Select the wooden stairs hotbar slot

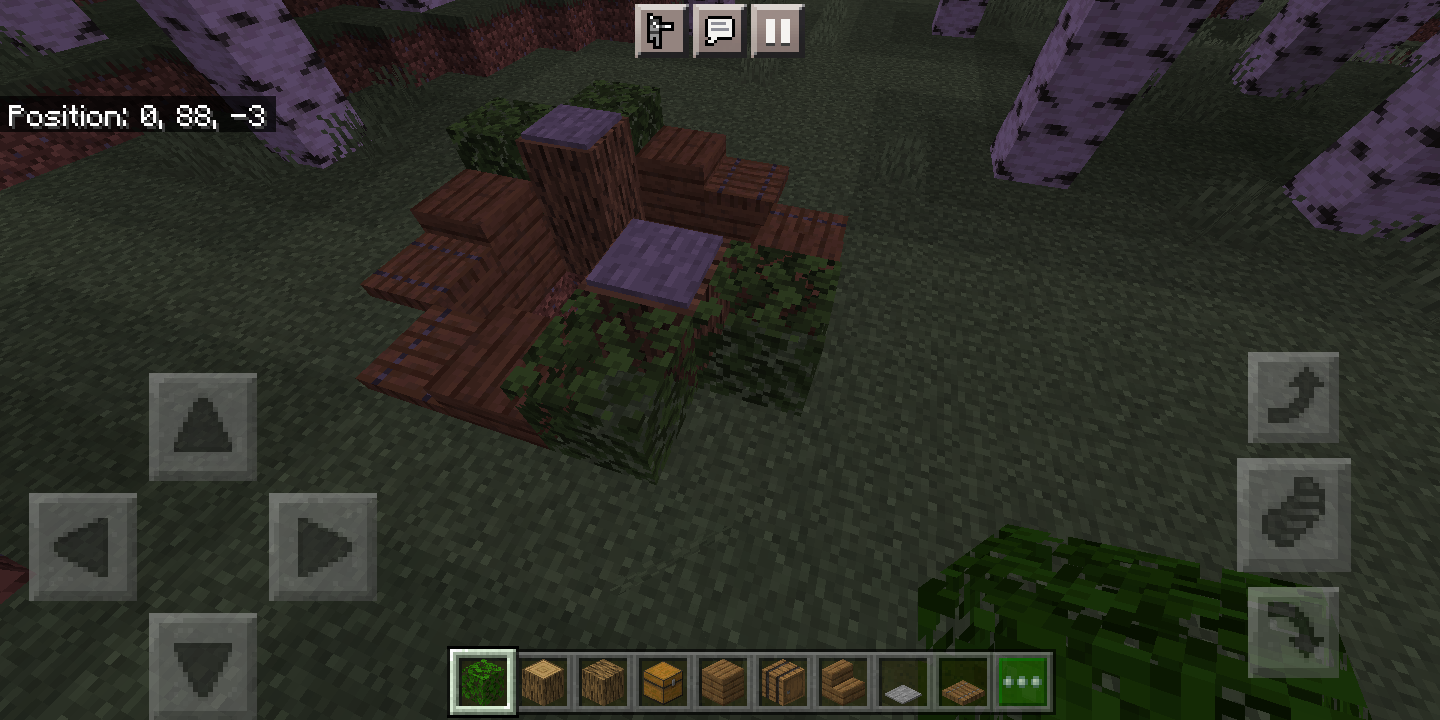(x=843, y=680)
